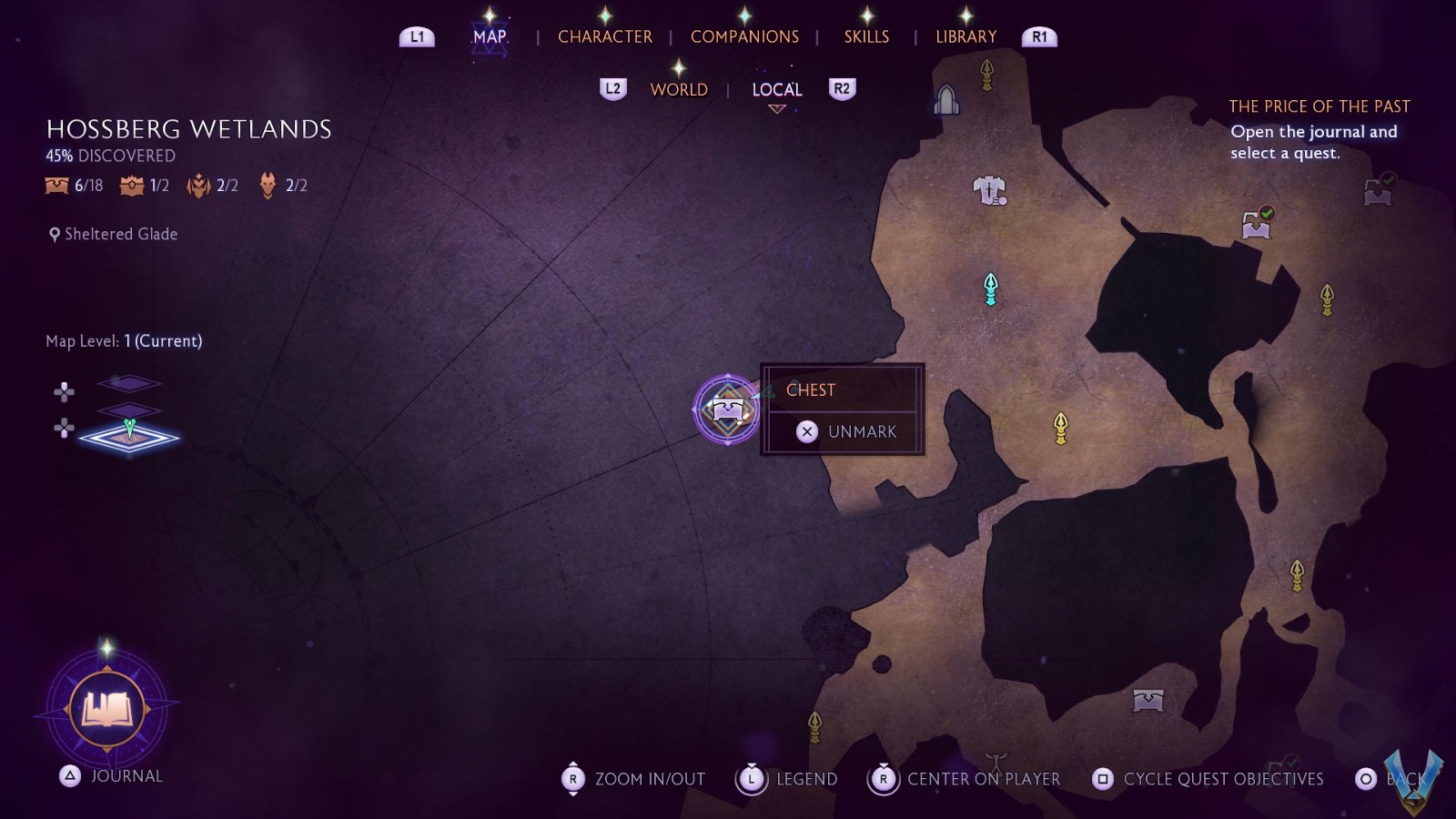Viewport: 1456px width, 819px height.
Task: Expand the chevron under the LOCAL tab
Action: point(776,107)
